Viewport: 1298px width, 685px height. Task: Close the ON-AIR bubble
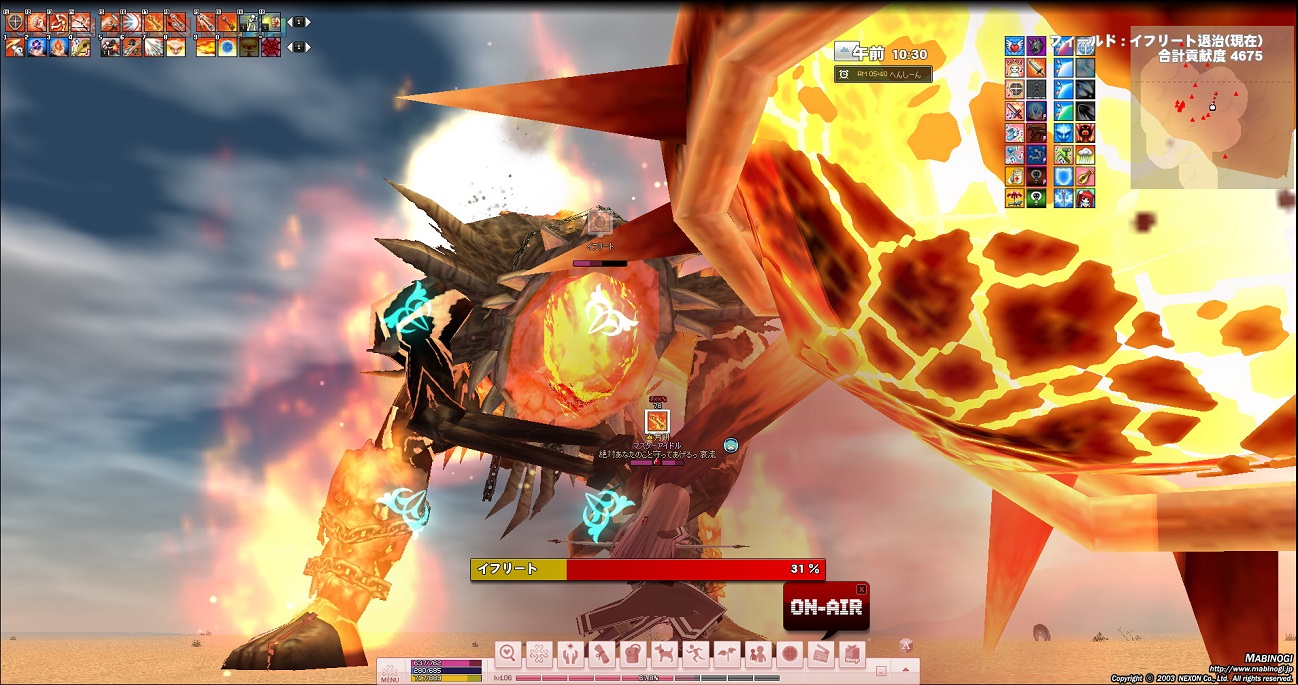pos(861,590)
